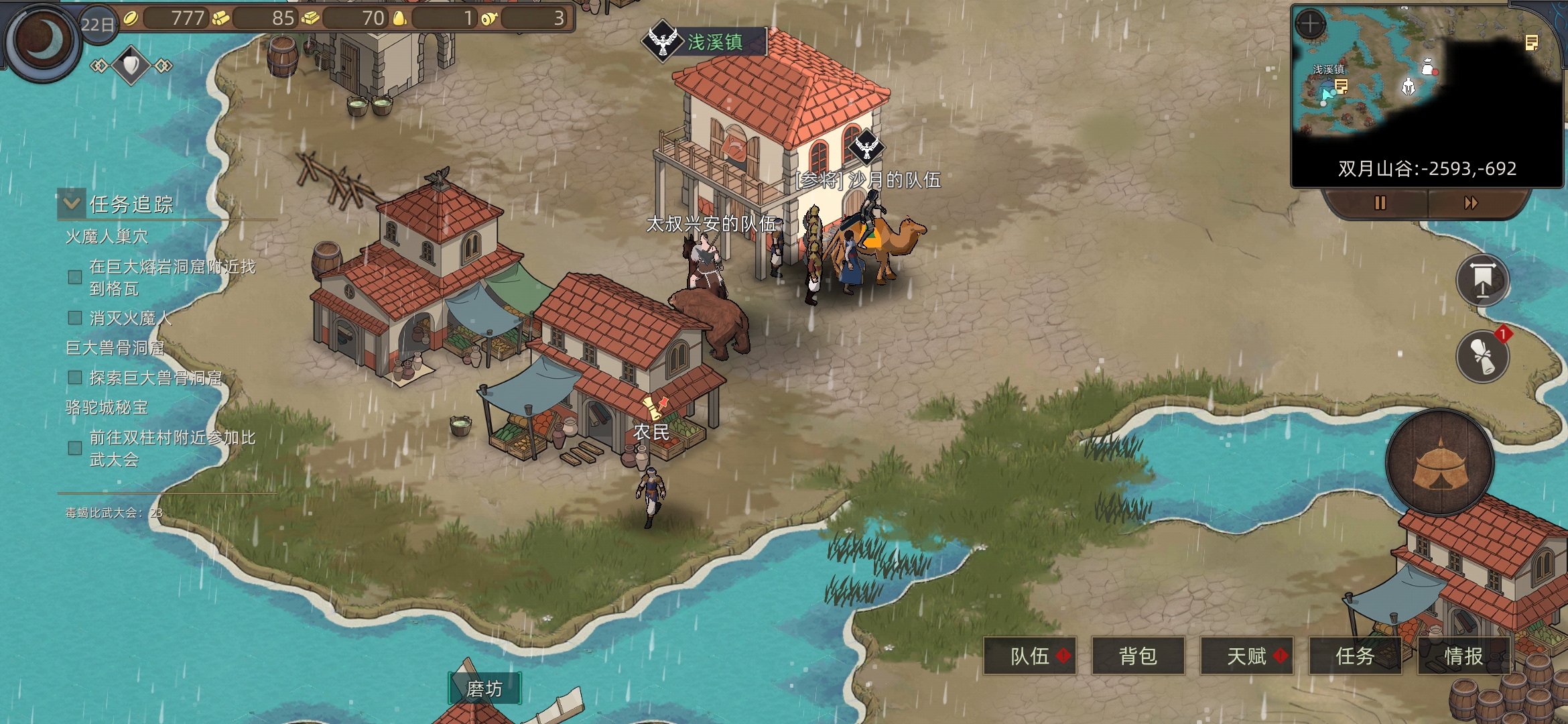Select the 磨坊 mill label
Screen dimensions: 1568x724
click(484, 688)
